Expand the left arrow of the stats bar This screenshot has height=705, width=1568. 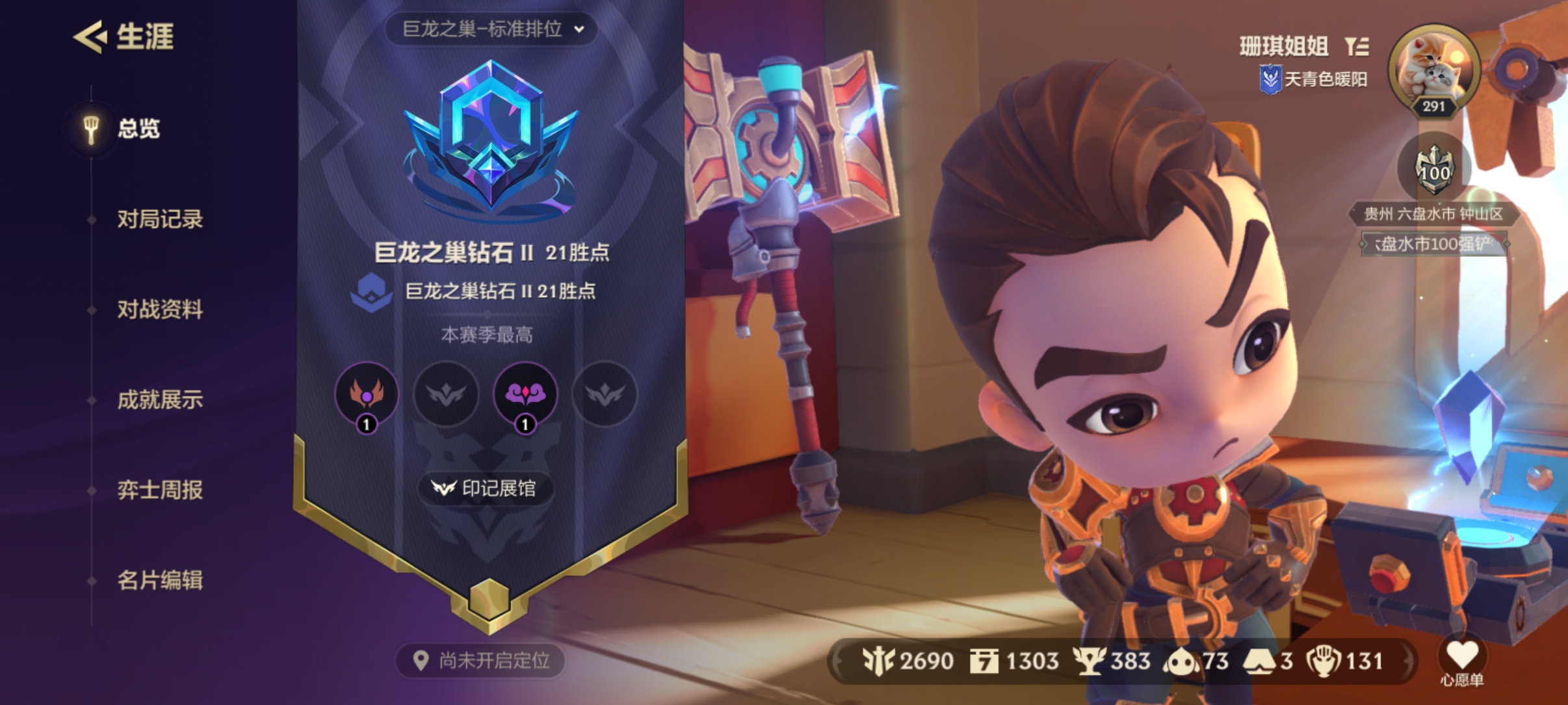pyautogui.click(x=837, y=661)
